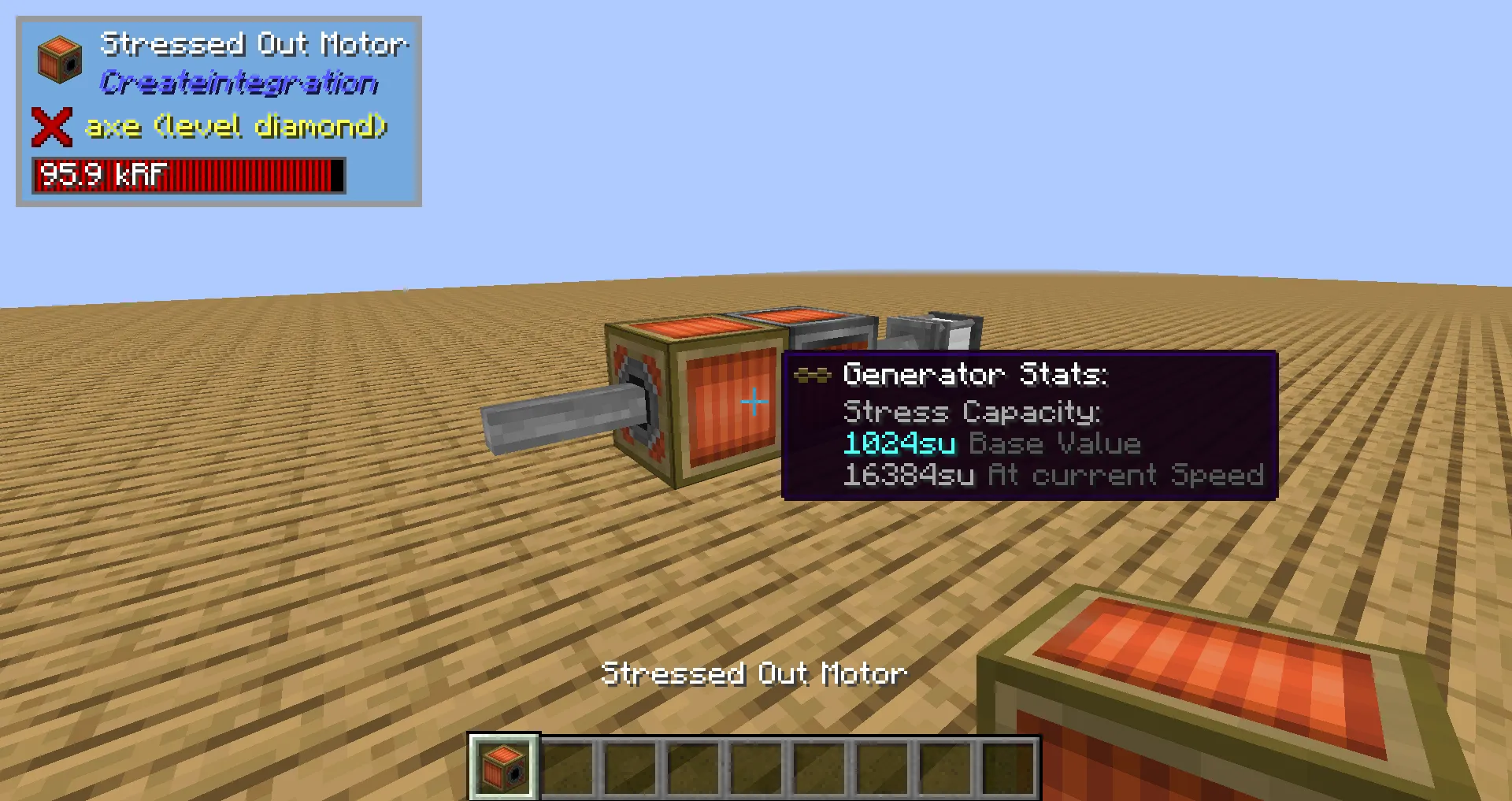The width and height of the screenshot is (1512, 801).
Task: Collapse the Stress Capacity details
Action: point(972,412)
